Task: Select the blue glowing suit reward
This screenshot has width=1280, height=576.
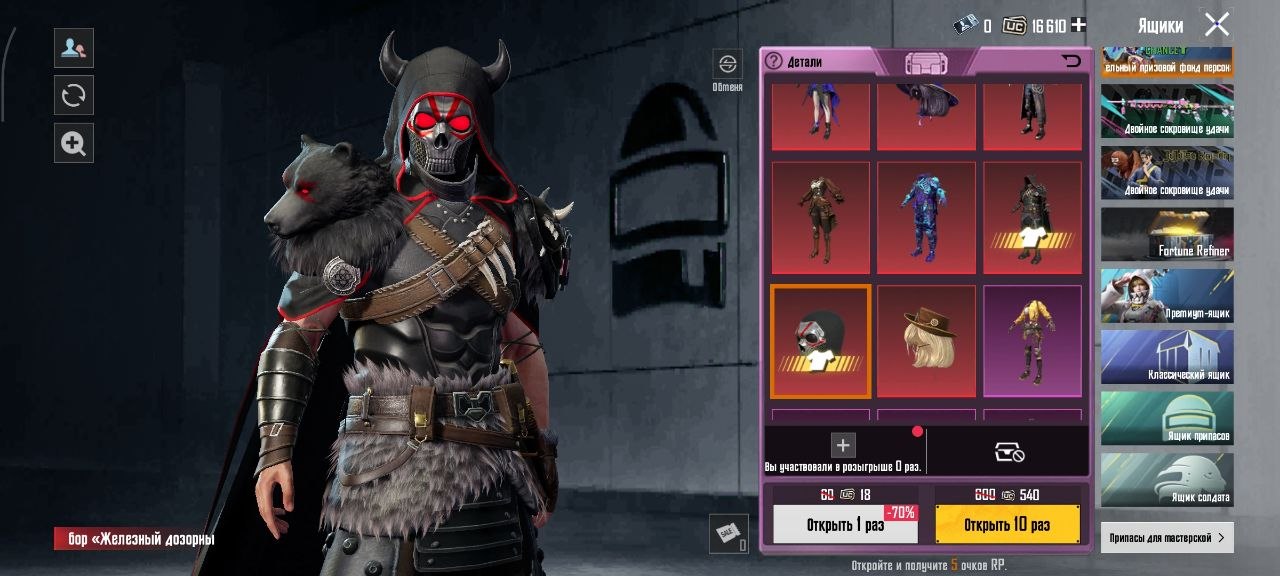Action: click(x=926, y=218)
